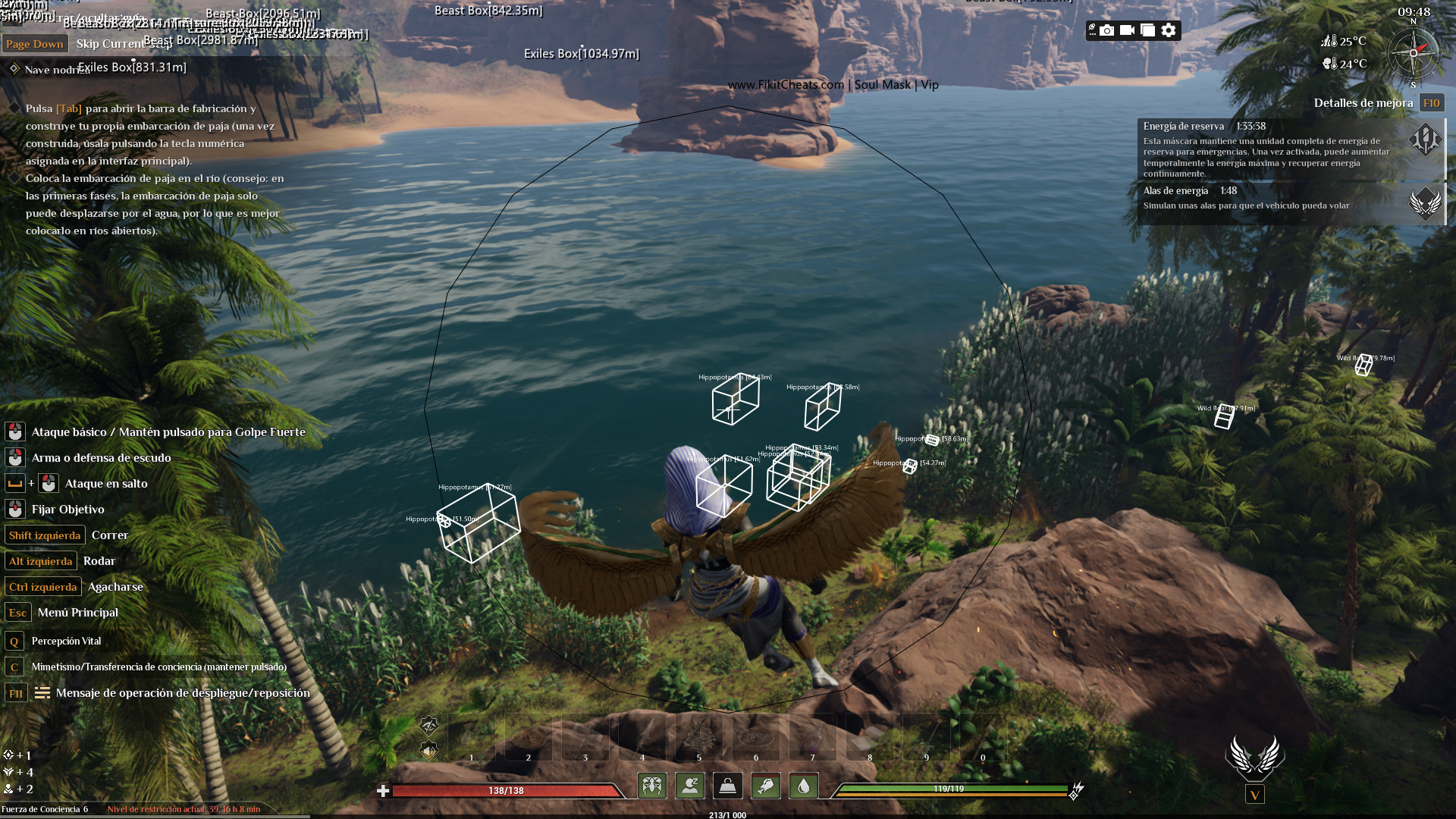The image size is (1456, 819).
Task: Toggle the straw boat quest objective diamond
Action: 14,108
